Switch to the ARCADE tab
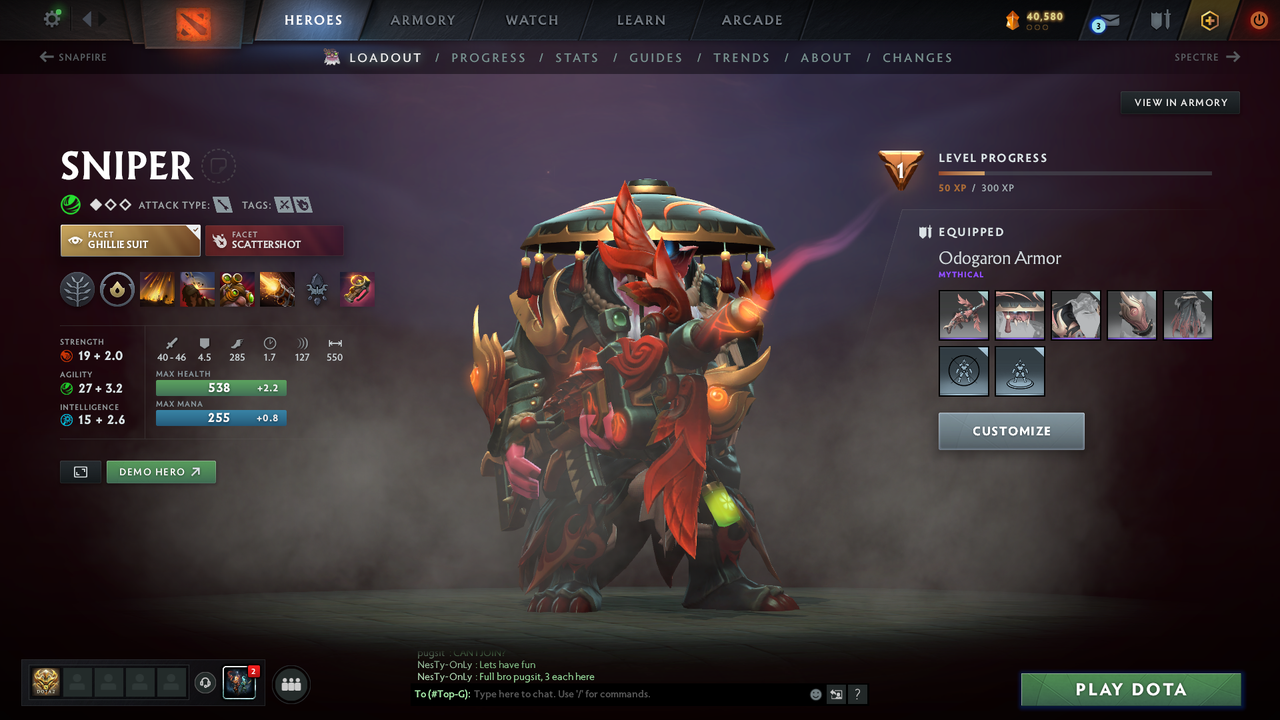This screenshot has width=1280, height=720. (x=751, y=20)
